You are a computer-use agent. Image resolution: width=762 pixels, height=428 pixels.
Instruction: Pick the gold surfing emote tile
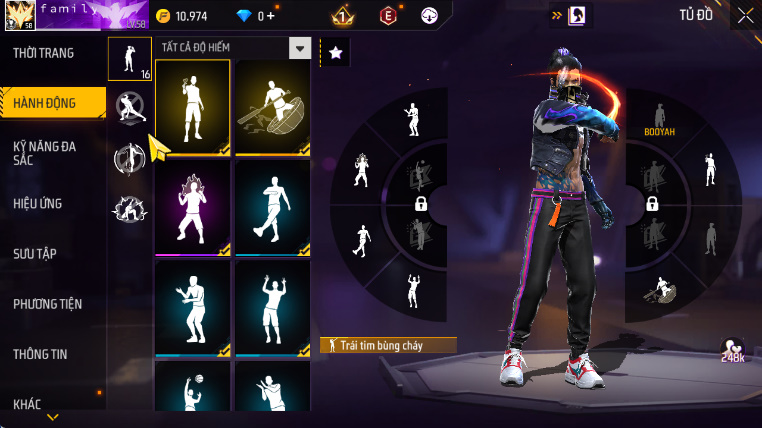point(272,107)
